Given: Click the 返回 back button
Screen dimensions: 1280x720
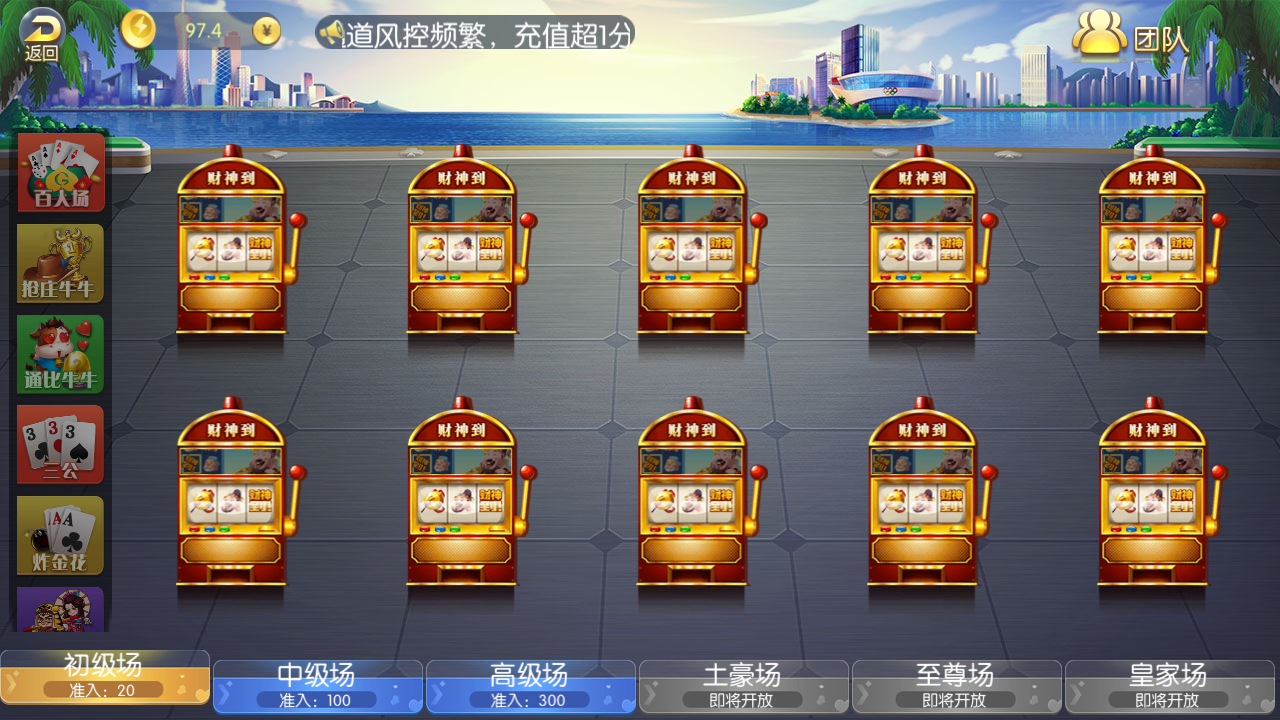Looking at the screenshot, I should (40, 28).
